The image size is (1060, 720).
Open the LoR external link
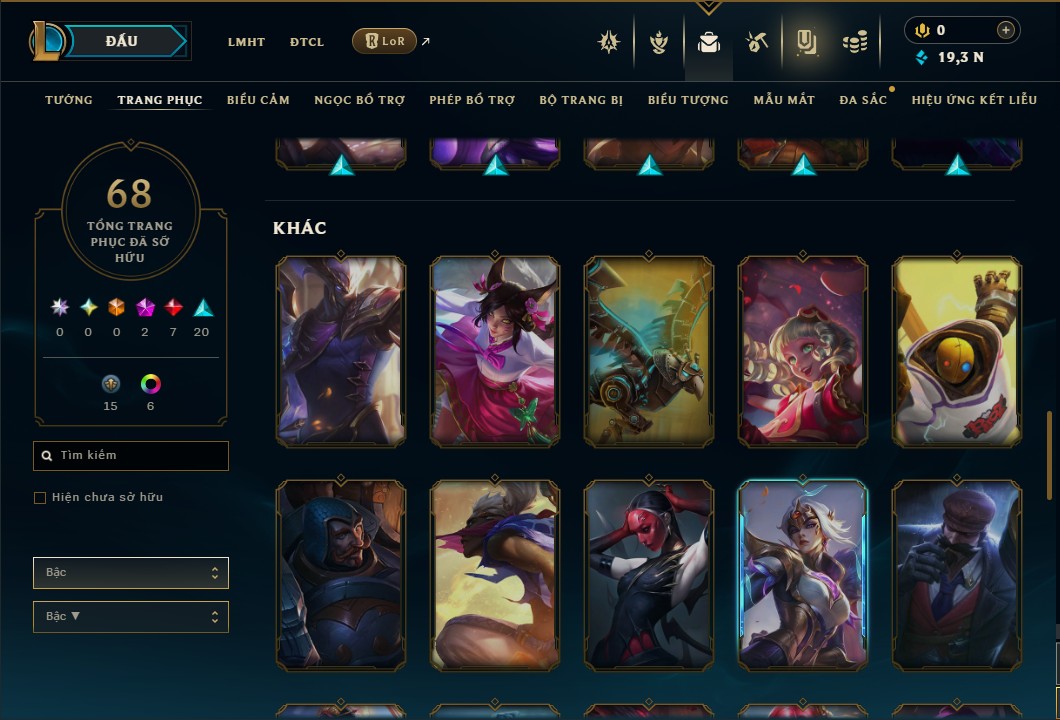385,41
